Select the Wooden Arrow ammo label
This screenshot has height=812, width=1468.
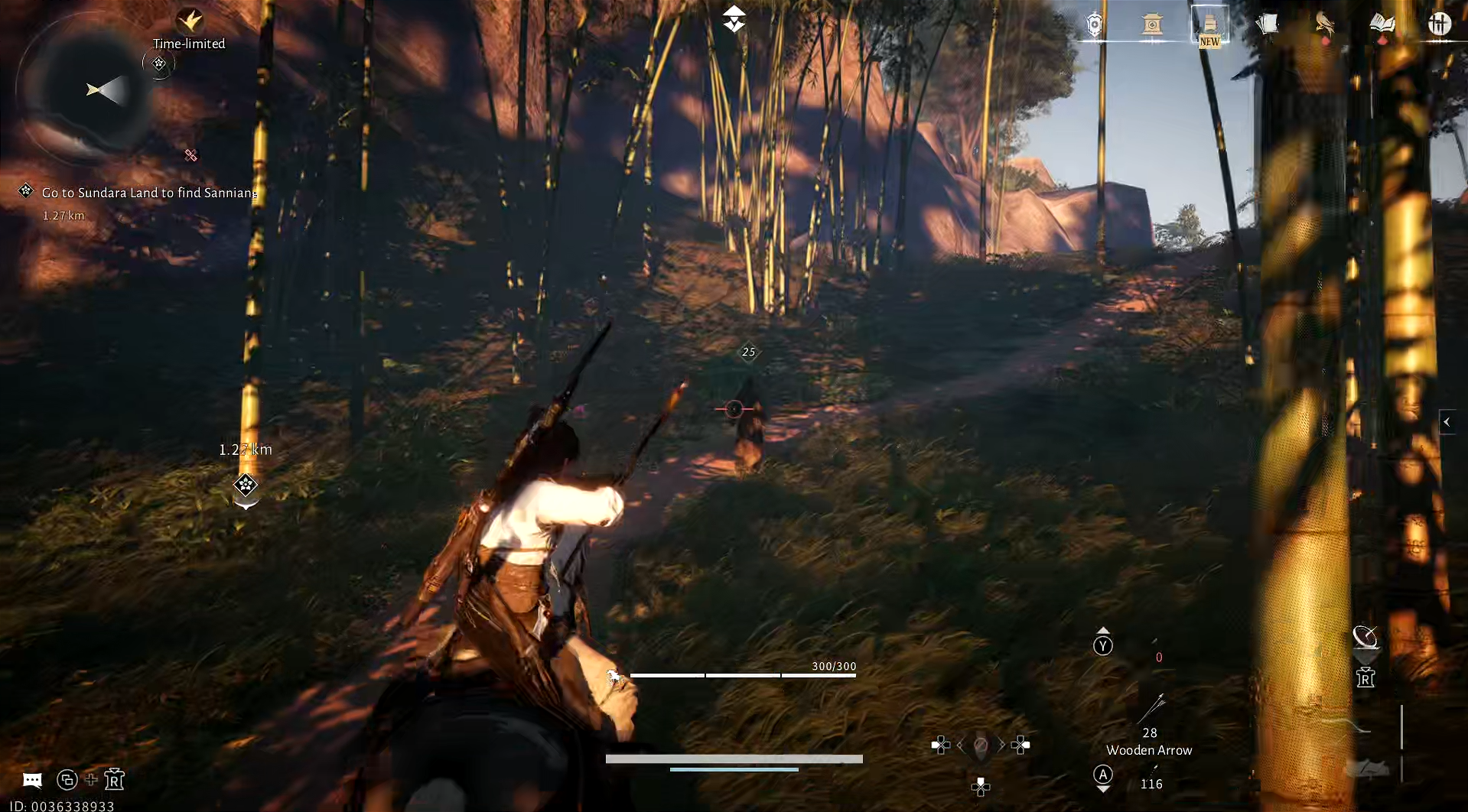pyautogui.click(x=1148, y=750)
